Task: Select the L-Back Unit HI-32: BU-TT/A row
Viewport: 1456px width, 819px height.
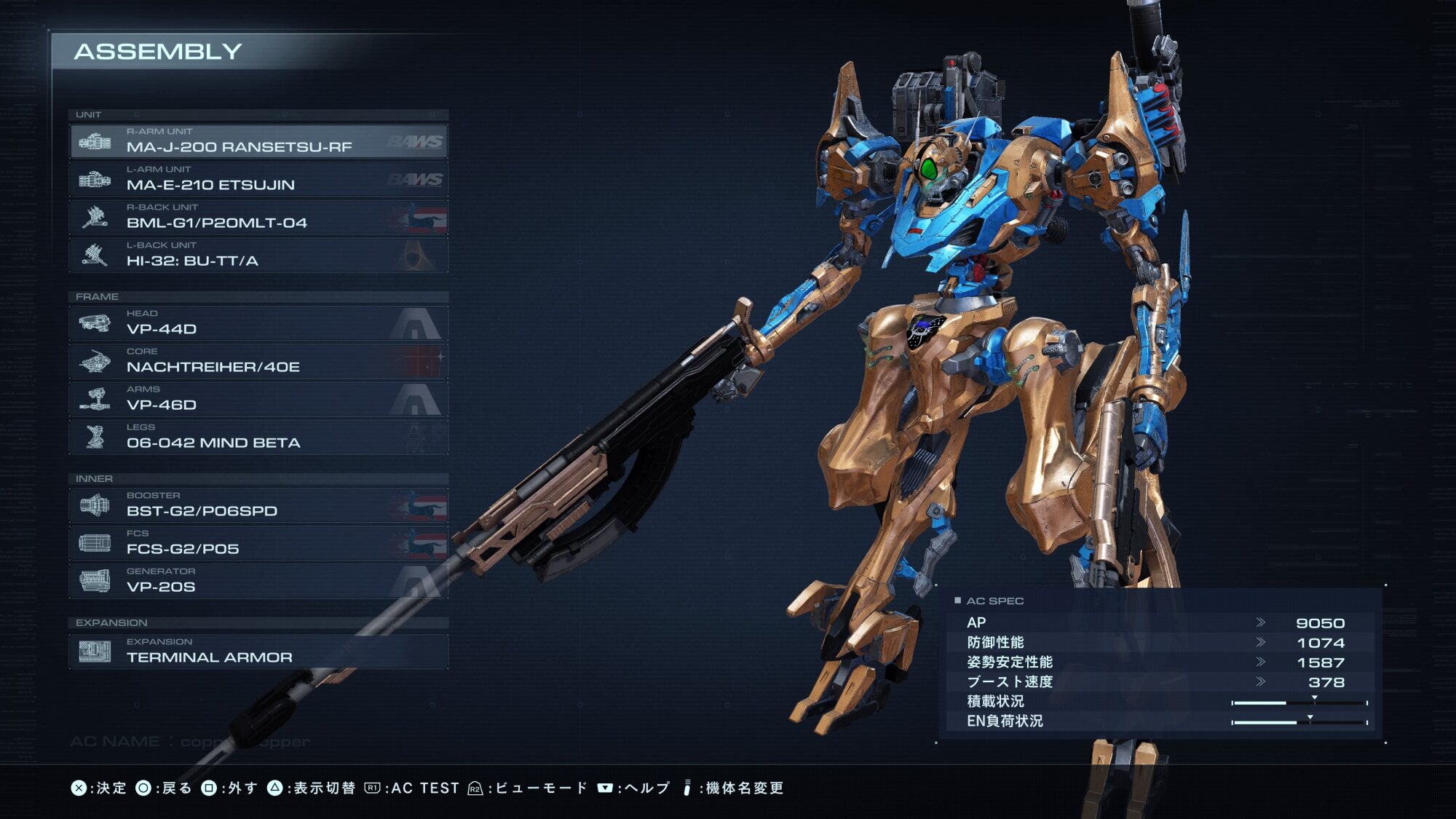Action: coord(258,255)
